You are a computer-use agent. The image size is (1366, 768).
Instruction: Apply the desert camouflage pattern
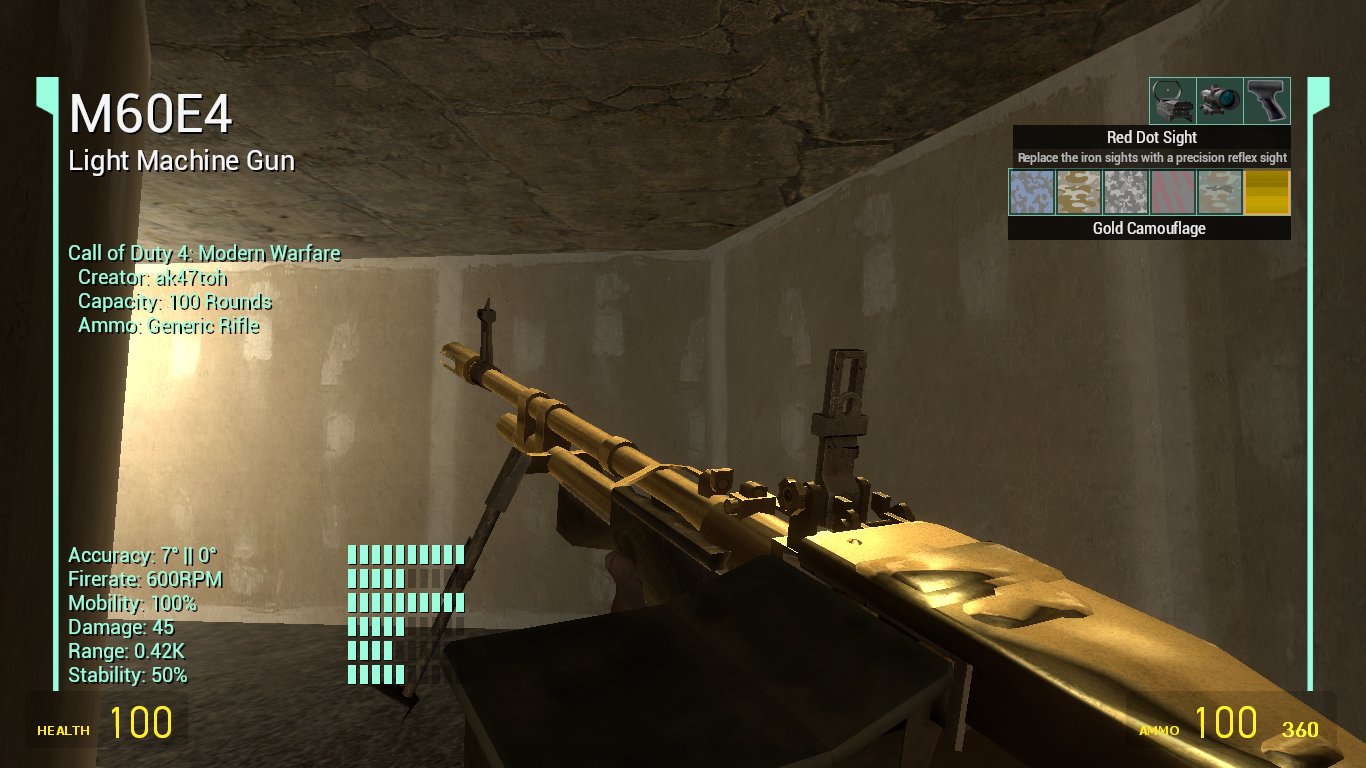pyautogui.click(x=1078, y=192)
